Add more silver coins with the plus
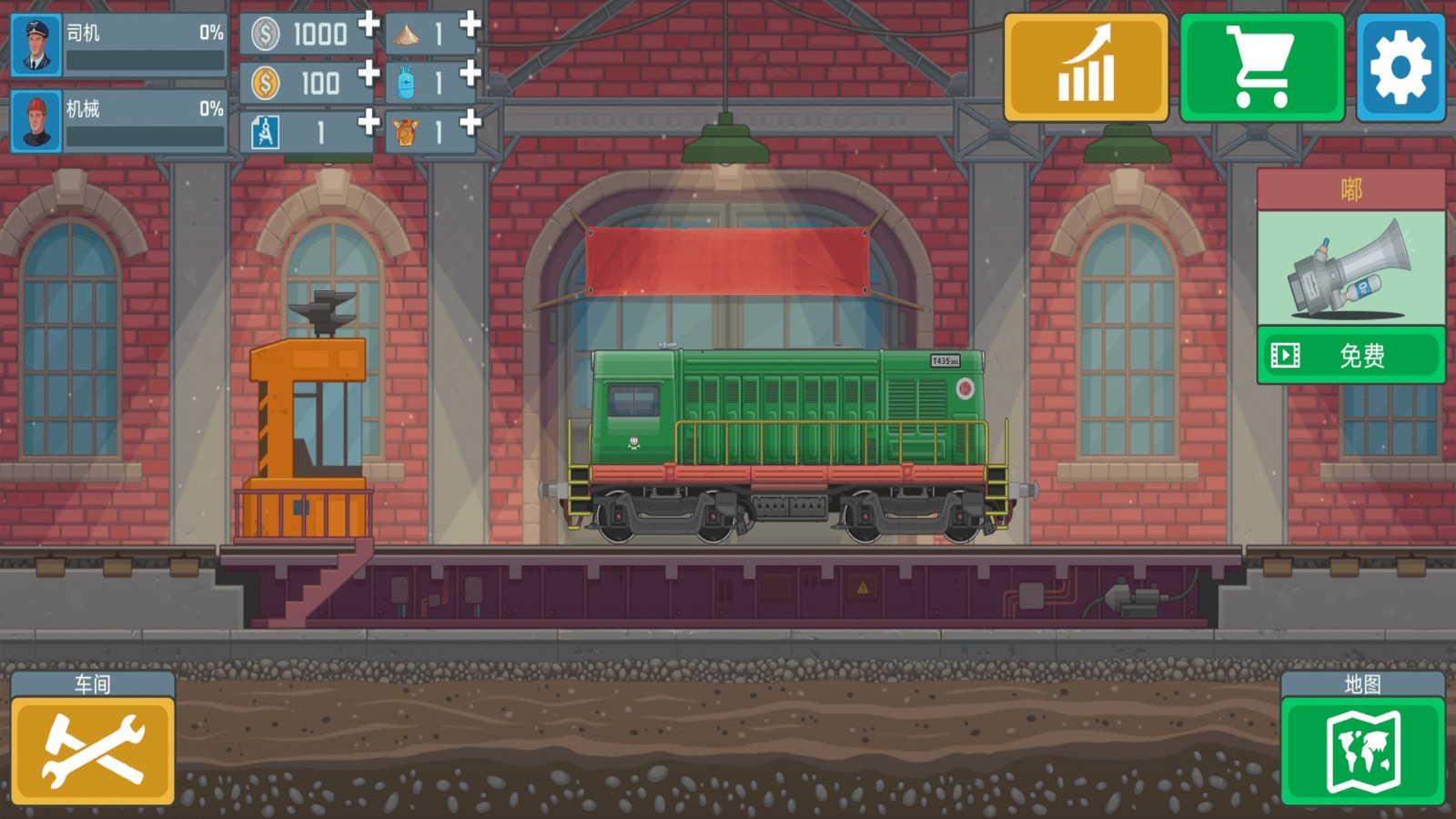The height and width of the screenshot is (819, 1456). click(x=369, y=23)
